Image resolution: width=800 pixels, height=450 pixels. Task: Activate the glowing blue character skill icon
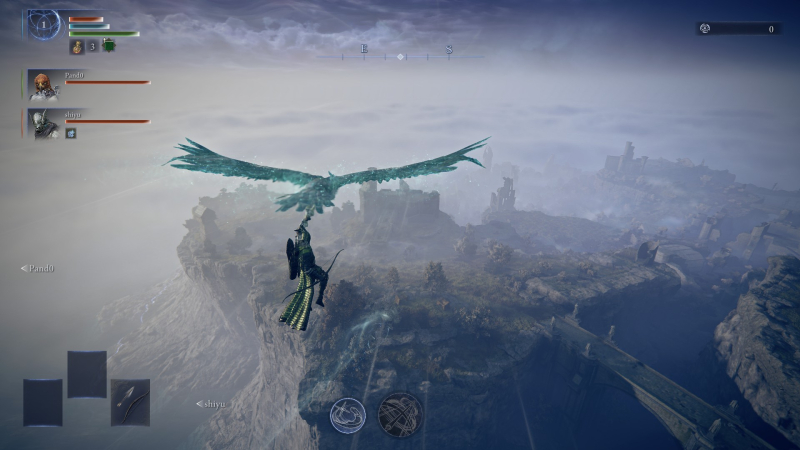[347, 414]
